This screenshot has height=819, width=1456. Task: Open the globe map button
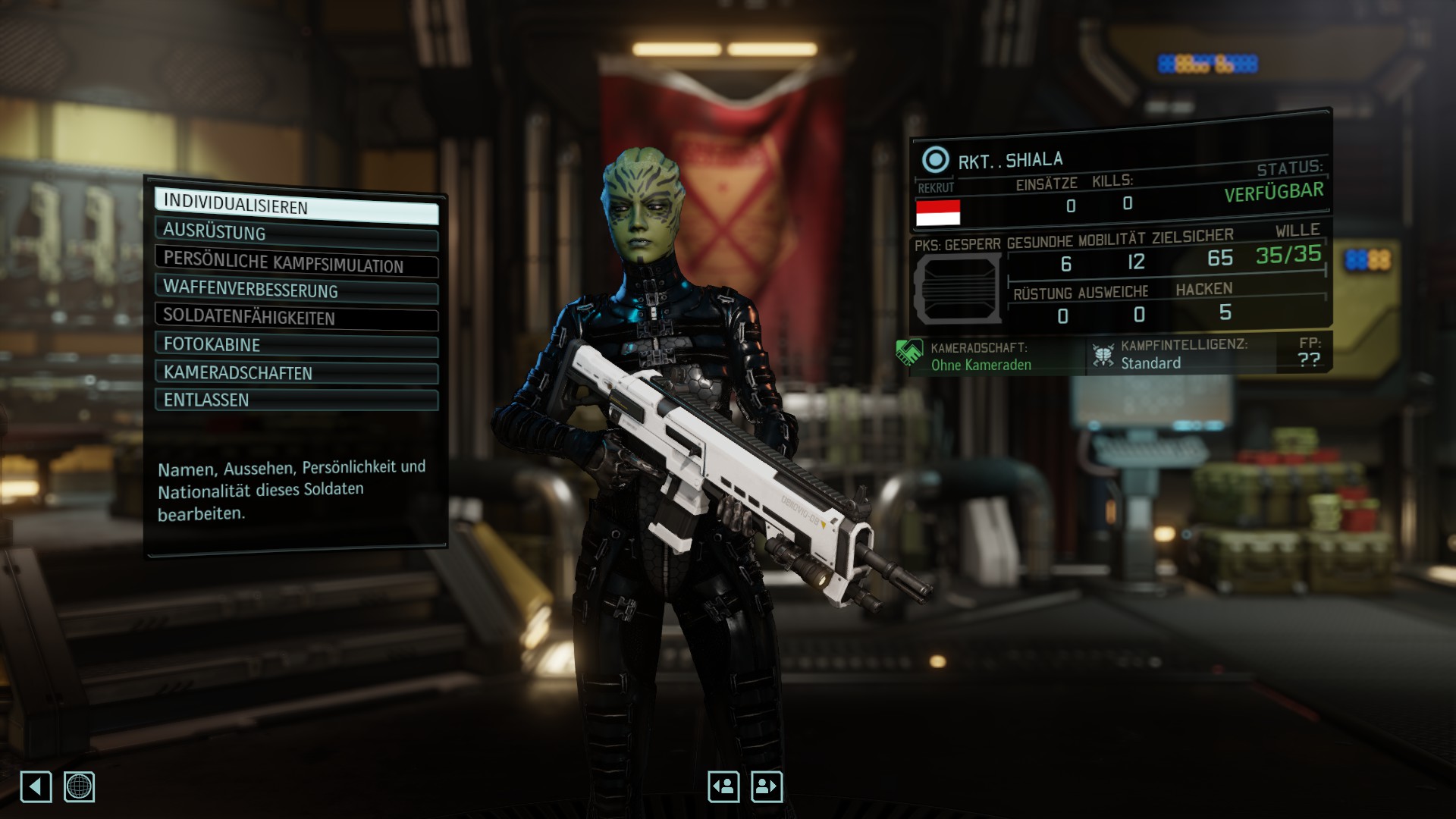[79, 786]
